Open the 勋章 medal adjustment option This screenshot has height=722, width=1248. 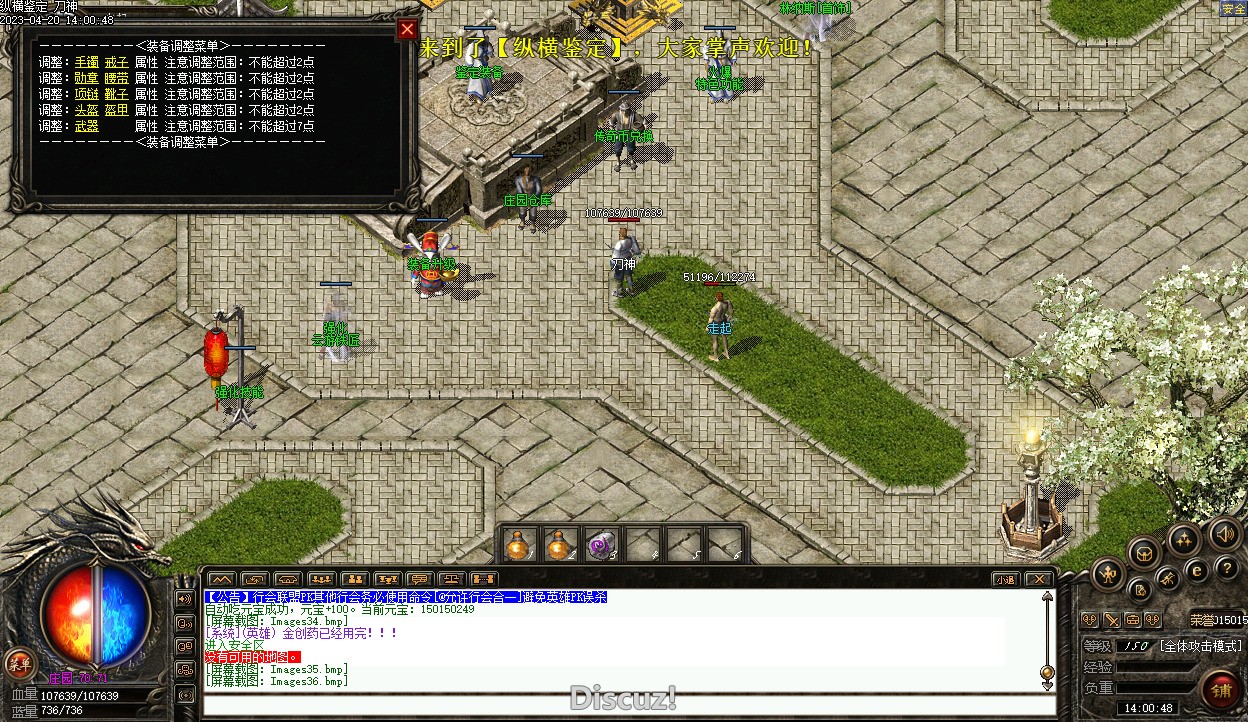[87, 78]
